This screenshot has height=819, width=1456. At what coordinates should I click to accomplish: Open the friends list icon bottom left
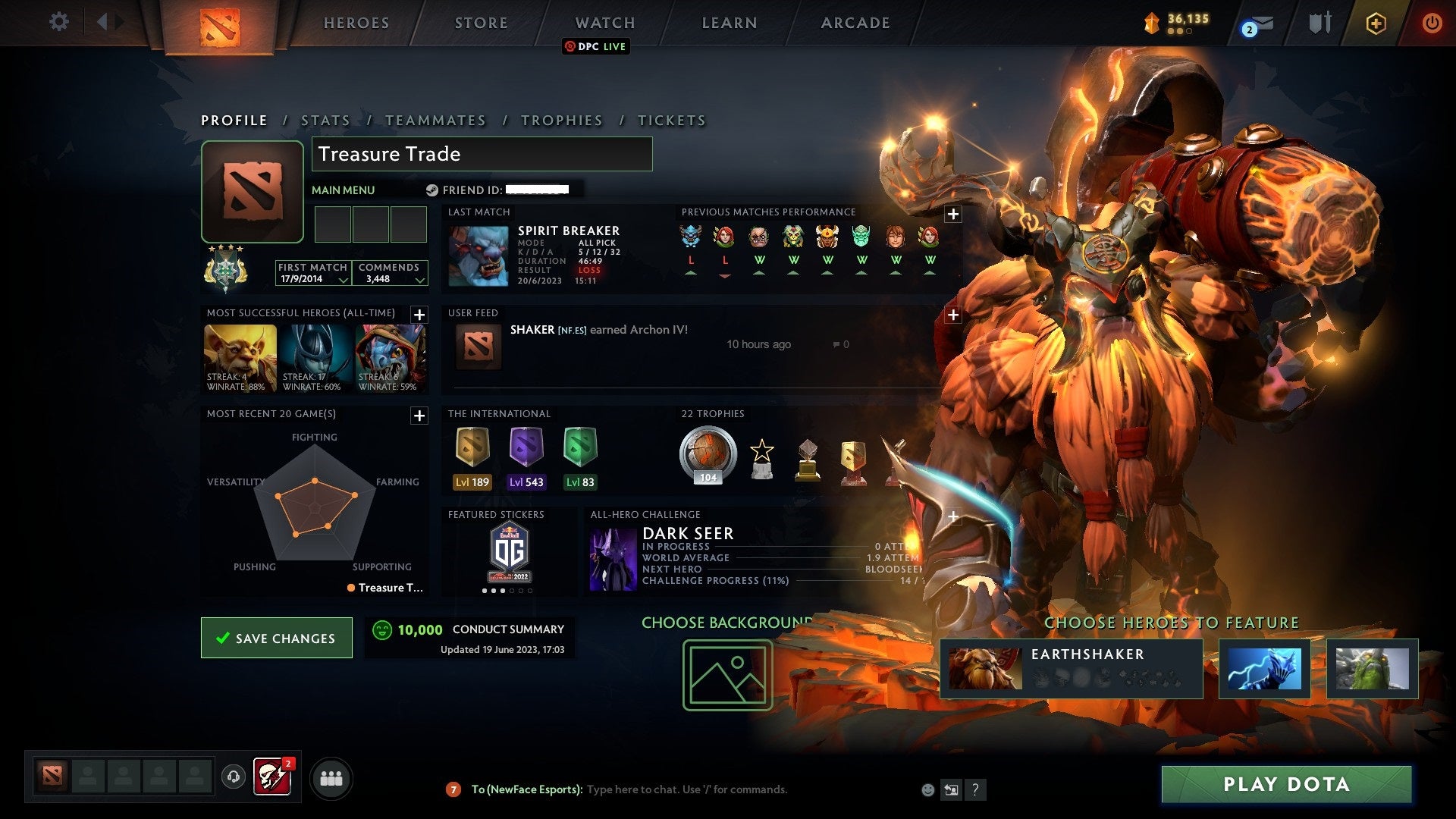tap(331, 777)
